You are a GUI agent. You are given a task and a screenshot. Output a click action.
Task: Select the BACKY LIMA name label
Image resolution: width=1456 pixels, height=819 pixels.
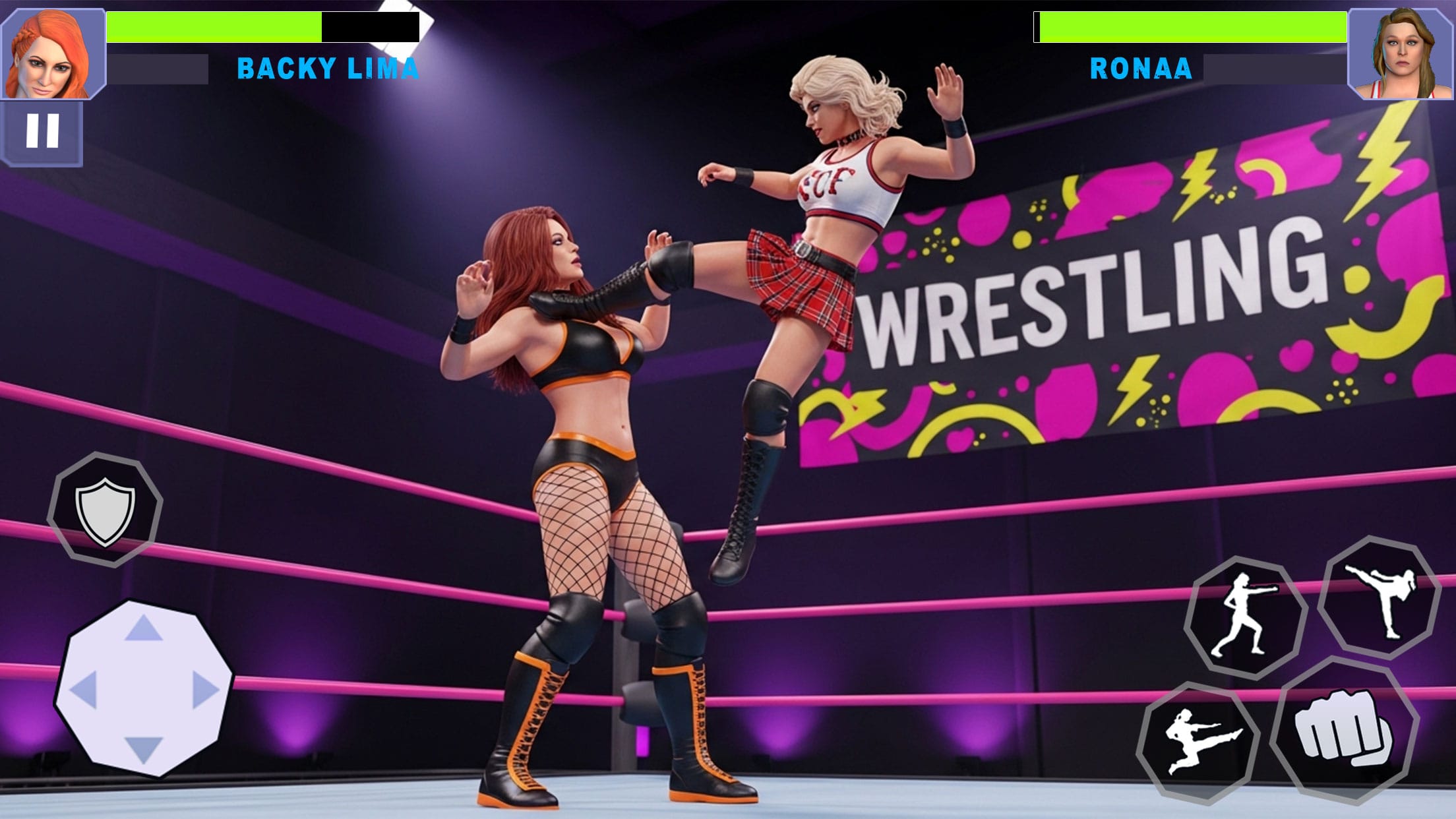tap(328, 68)
